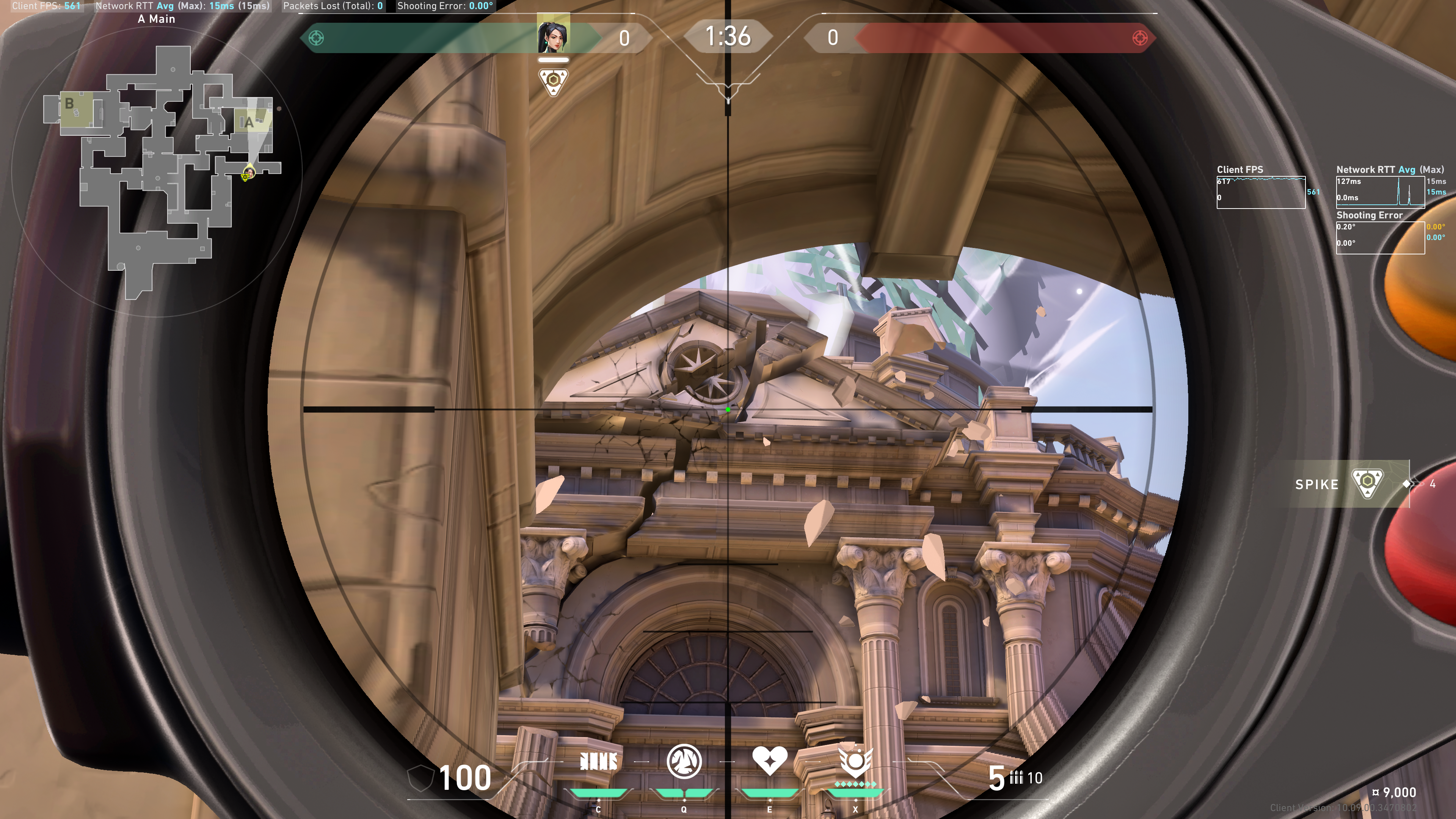
Task: Click the Shooting Error graph panel
Action: [1380, 237]
